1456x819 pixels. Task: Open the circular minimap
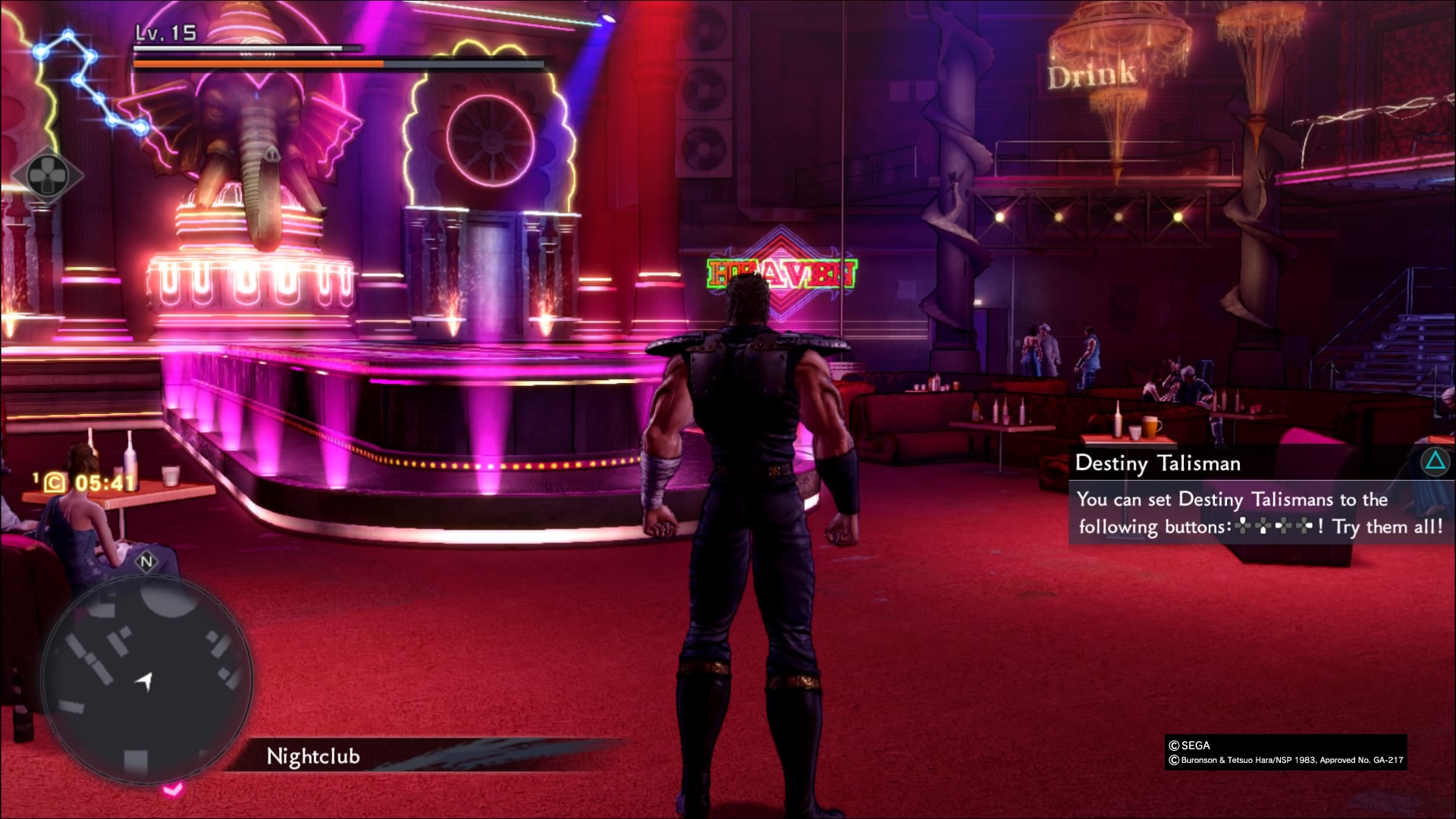(x=146, y=677)
